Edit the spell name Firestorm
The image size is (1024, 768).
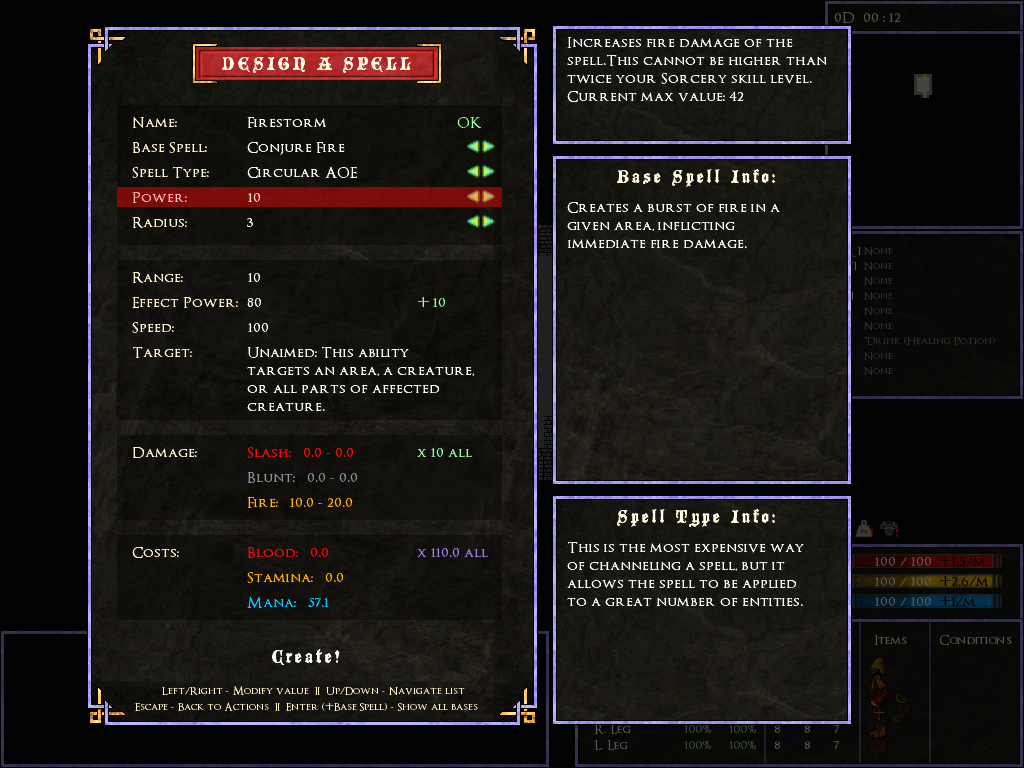pos(287,123)
